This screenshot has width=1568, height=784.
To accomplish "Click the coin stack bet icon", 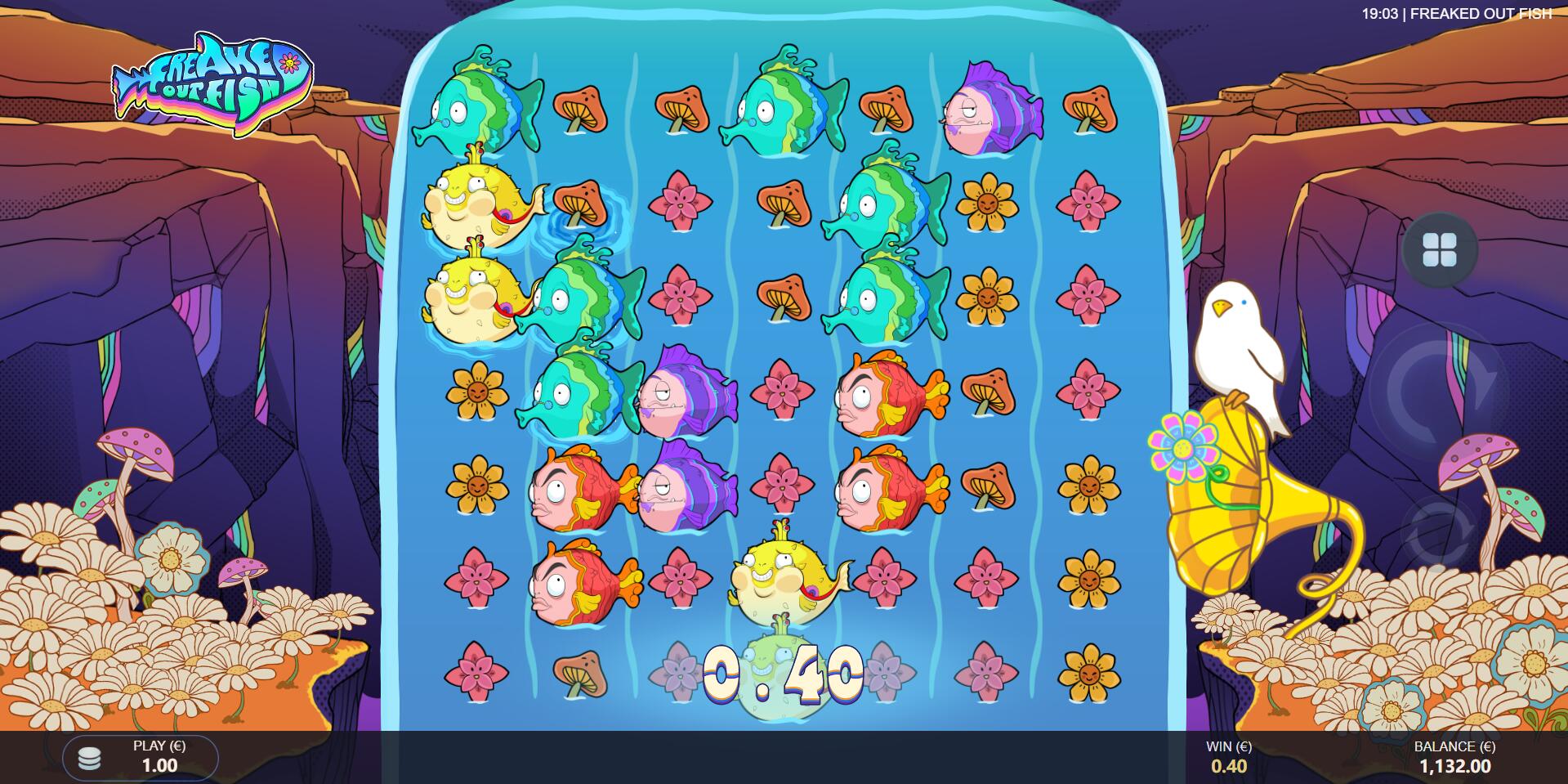I will 90,760.
